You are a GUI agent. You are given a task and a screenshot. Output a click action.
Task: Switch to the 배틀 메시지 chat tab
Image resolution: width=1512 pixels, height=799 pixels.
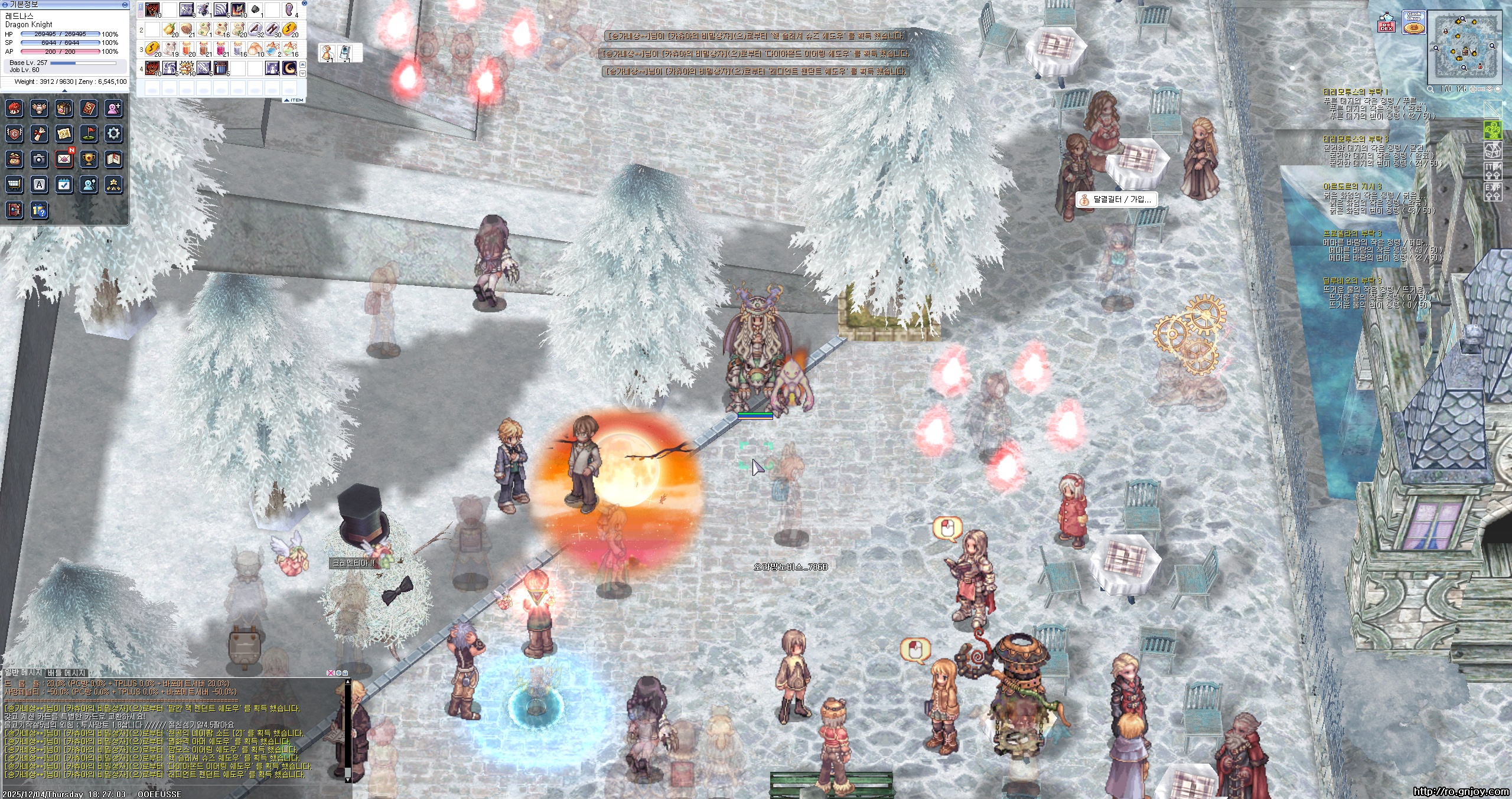click(x=67, y=673)
